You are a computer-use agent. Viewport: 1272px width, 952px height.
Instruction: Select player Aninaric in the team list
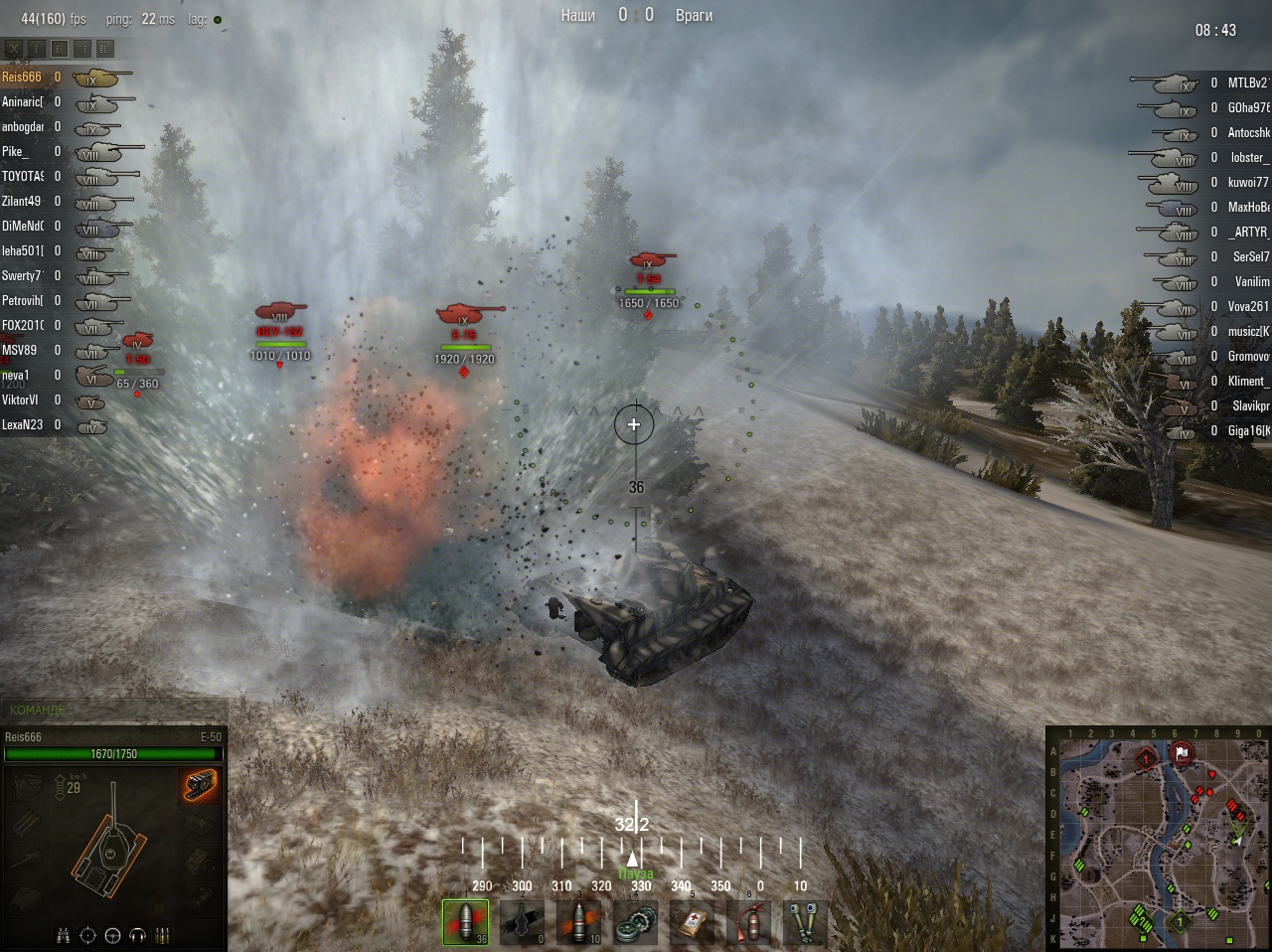click(22, 101)
